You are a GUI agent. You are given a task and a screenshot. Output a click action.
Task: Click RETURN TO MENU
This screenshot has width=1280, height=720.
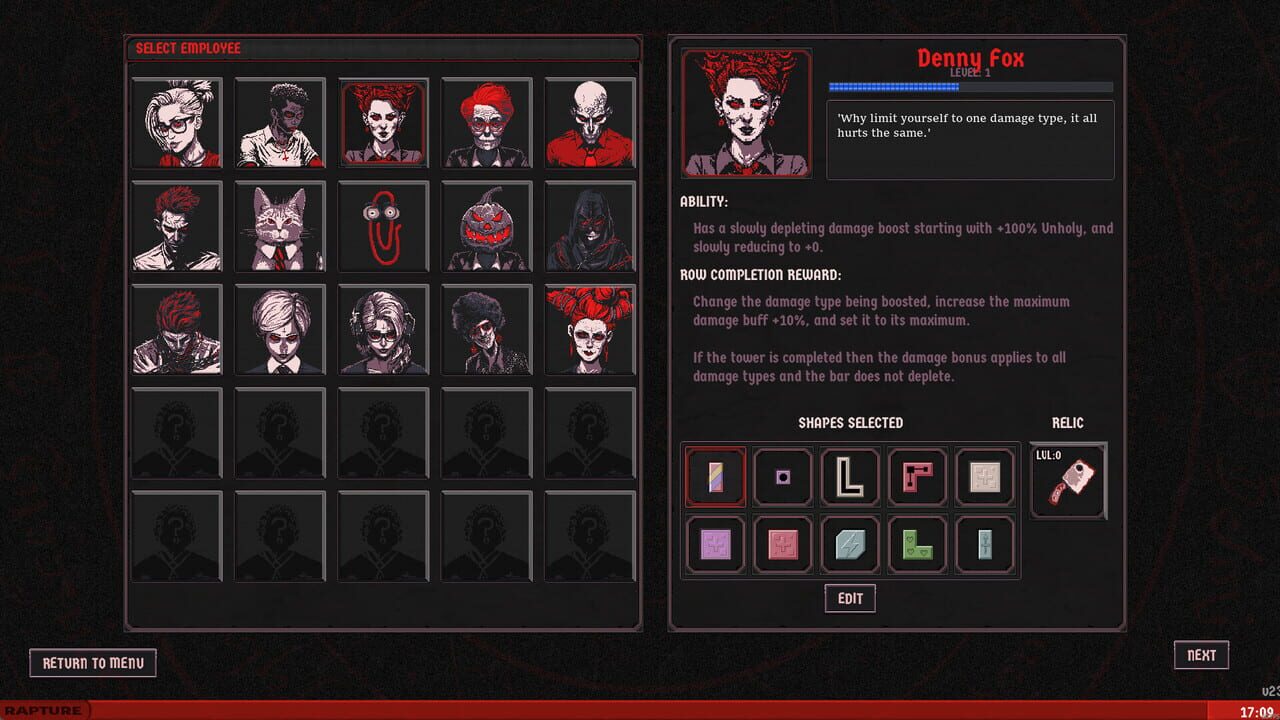point(93,662)
